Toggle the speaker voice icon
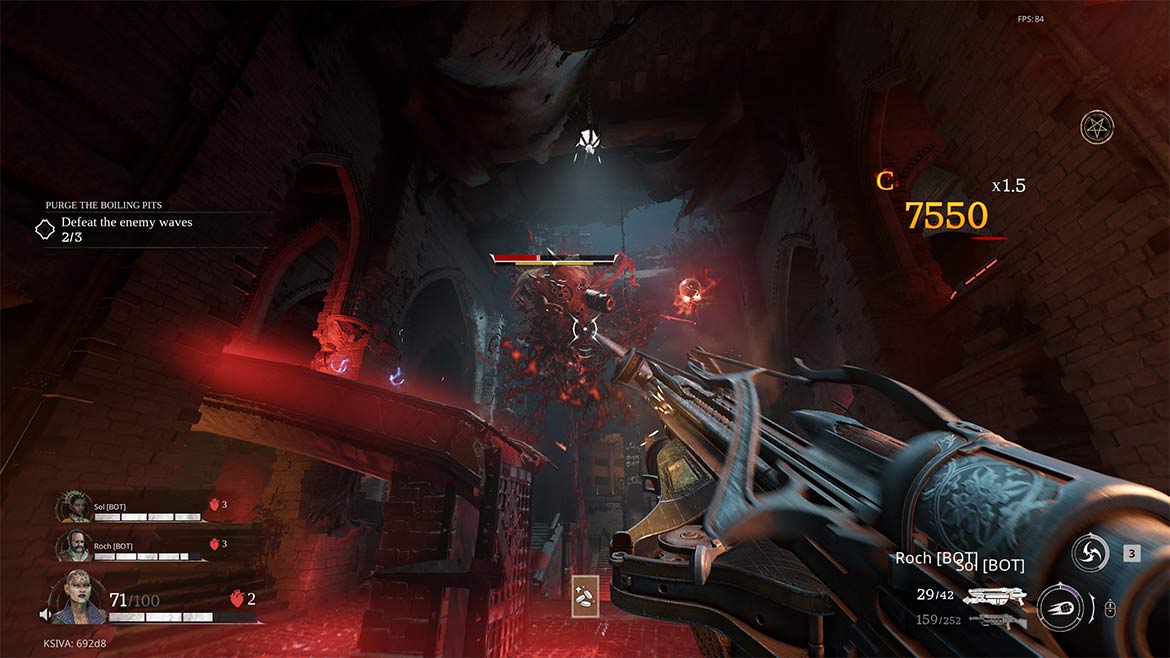The width and height of the screenshot is (1170, 658). point(45,614)
